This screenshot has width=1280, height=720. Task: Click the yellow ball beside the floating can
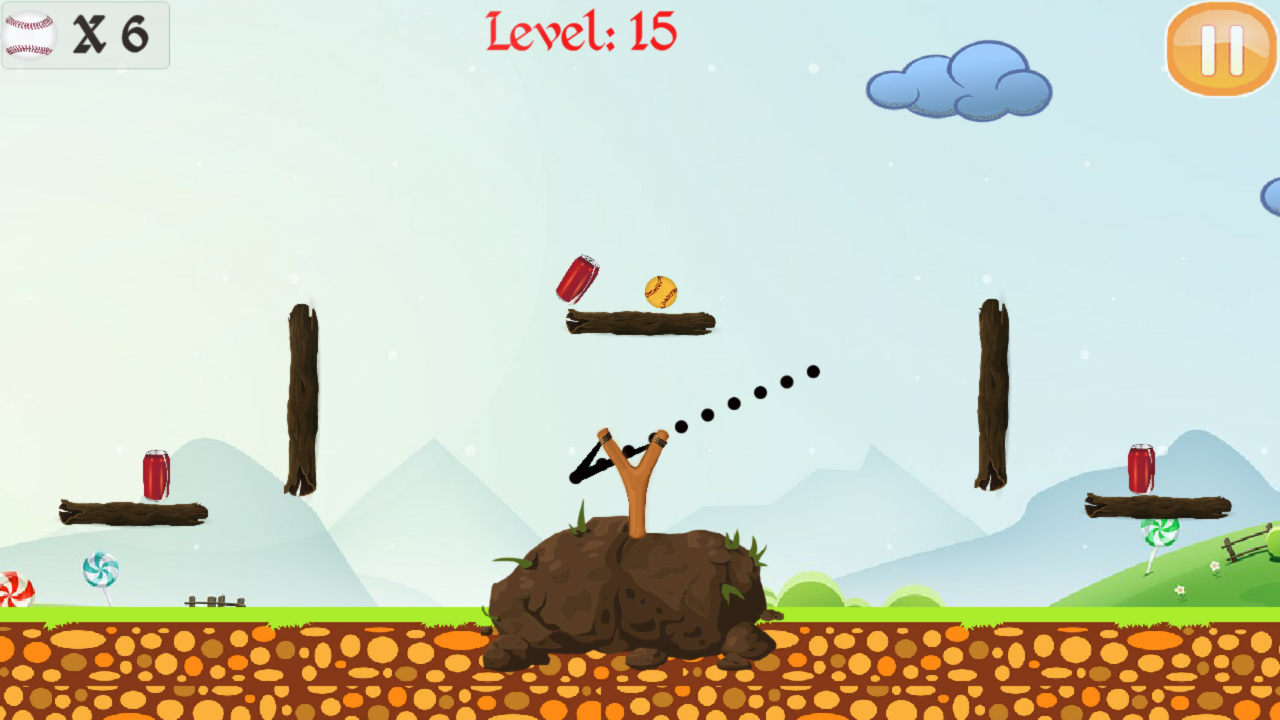coord(661,290)
